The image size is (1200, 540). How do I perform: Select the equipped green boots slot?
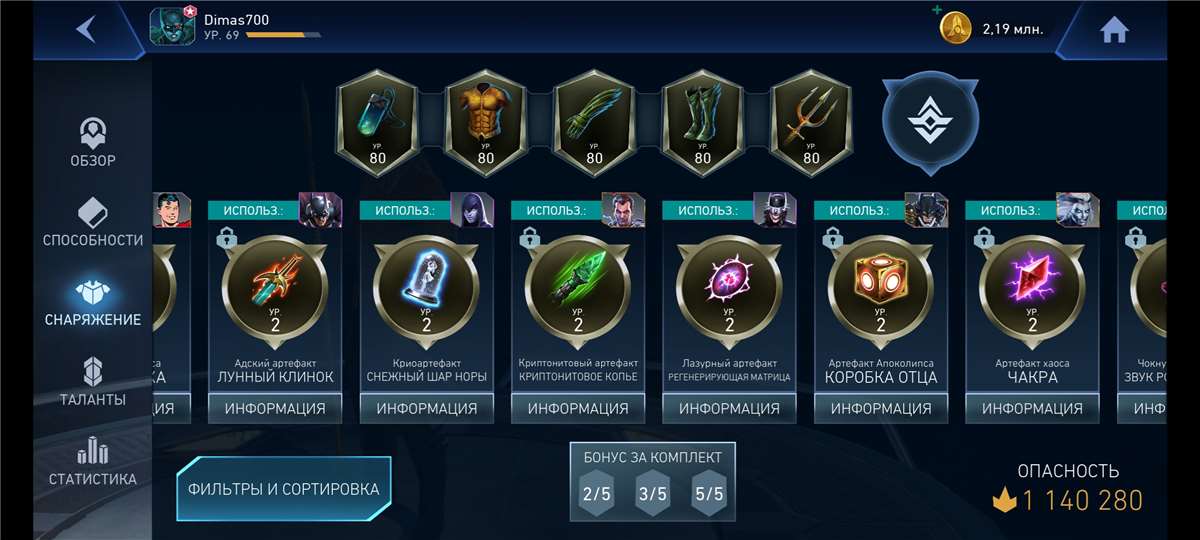coord(702,122)
